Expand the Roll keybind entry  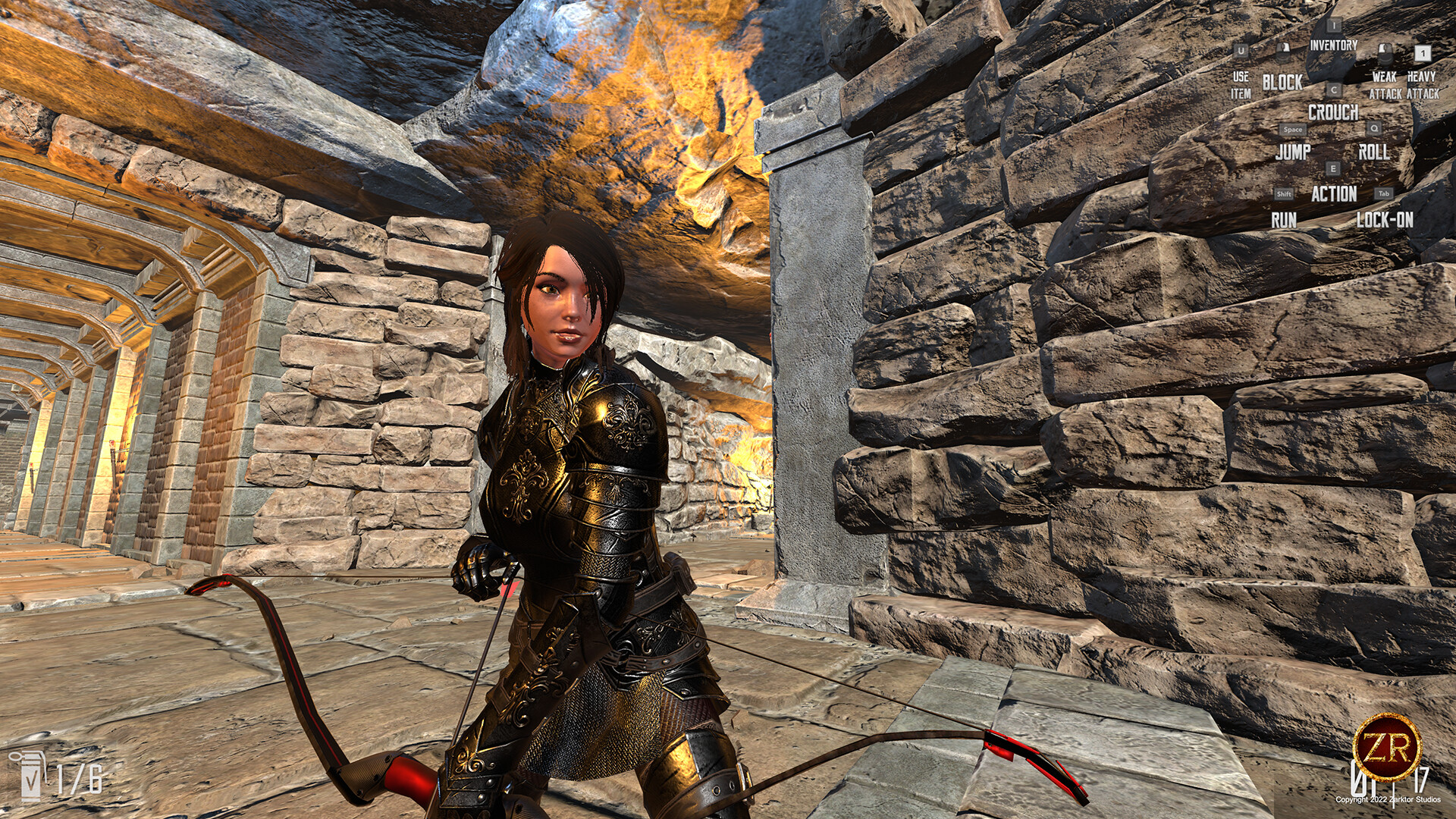[x=1373, y=152]
